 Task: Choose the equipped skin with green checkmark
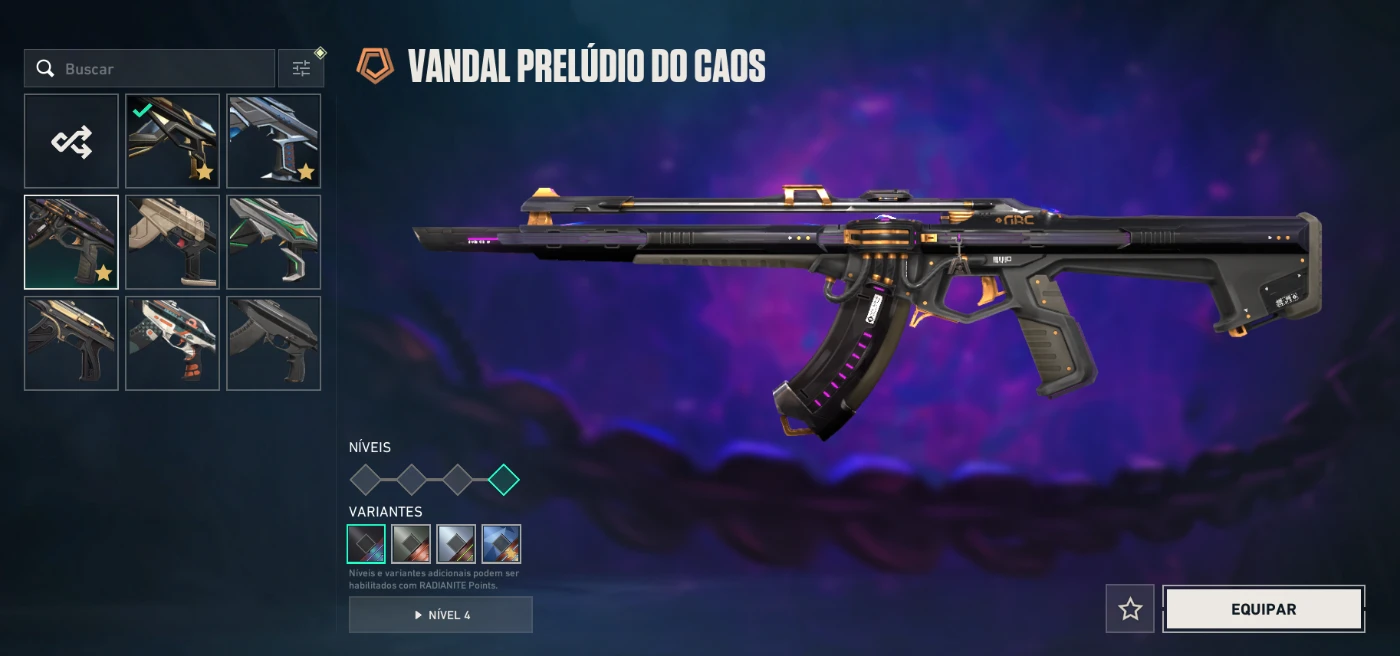(x=172, y=141)
